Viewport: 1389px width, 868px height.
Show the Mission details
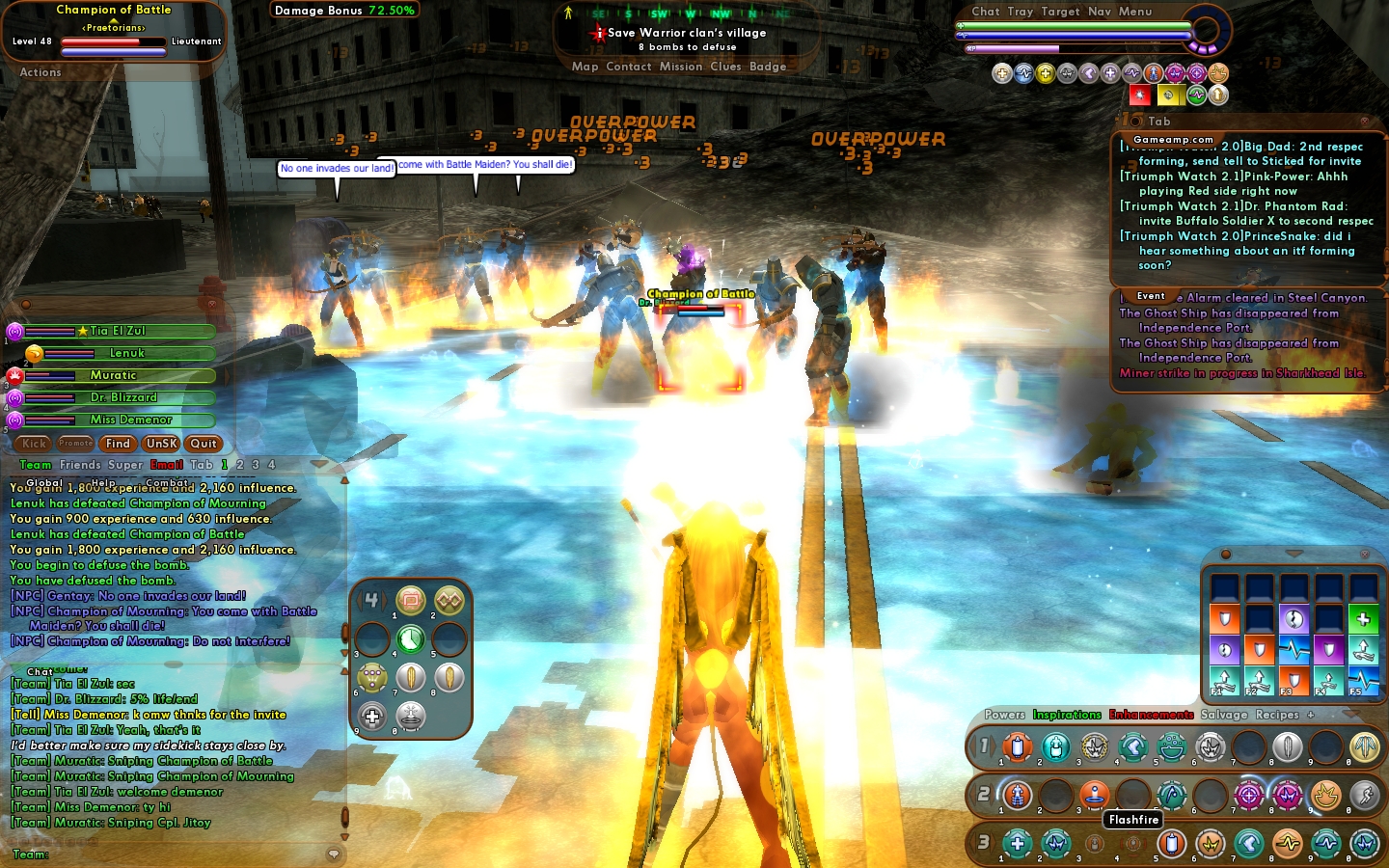coord(681,67)
